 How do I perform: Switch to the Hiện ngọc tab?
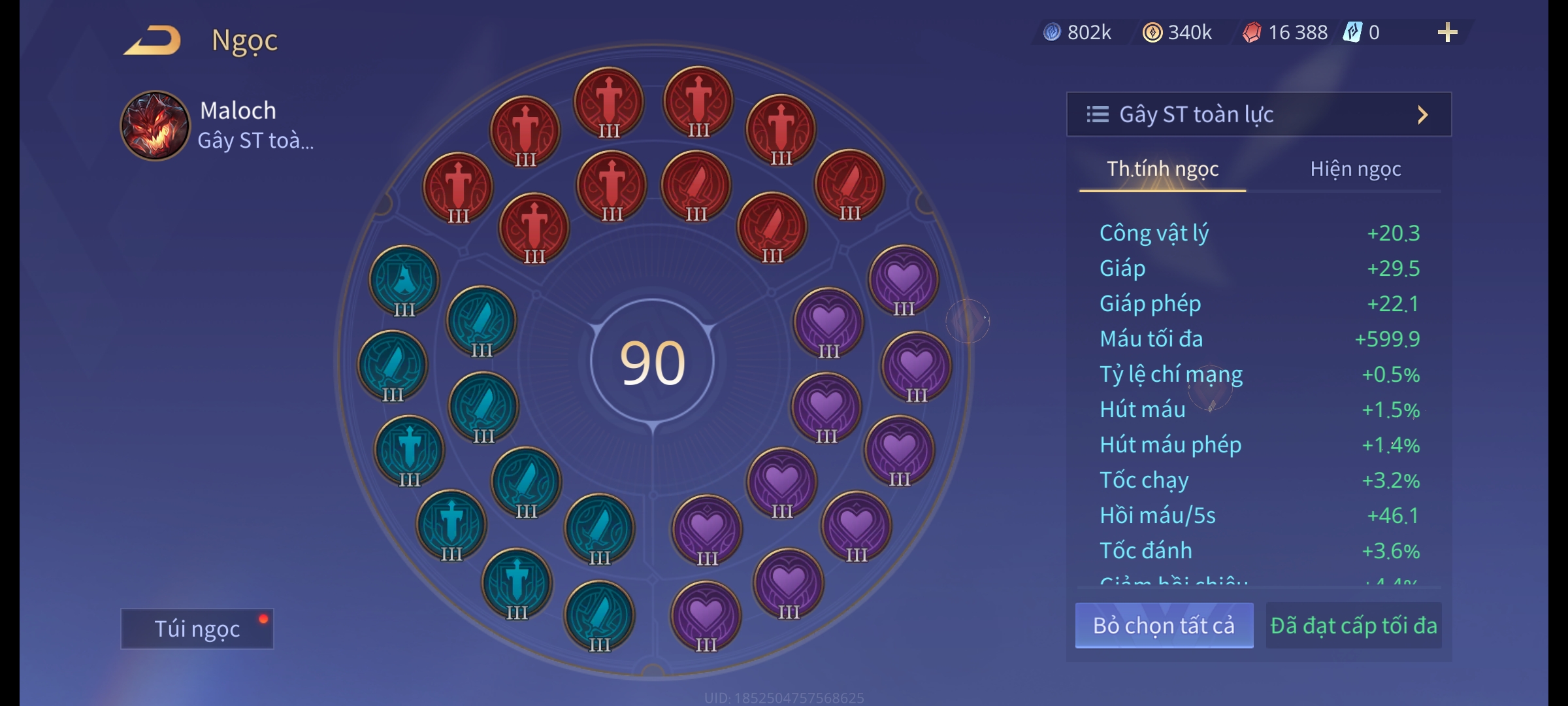coord(1355,169)
